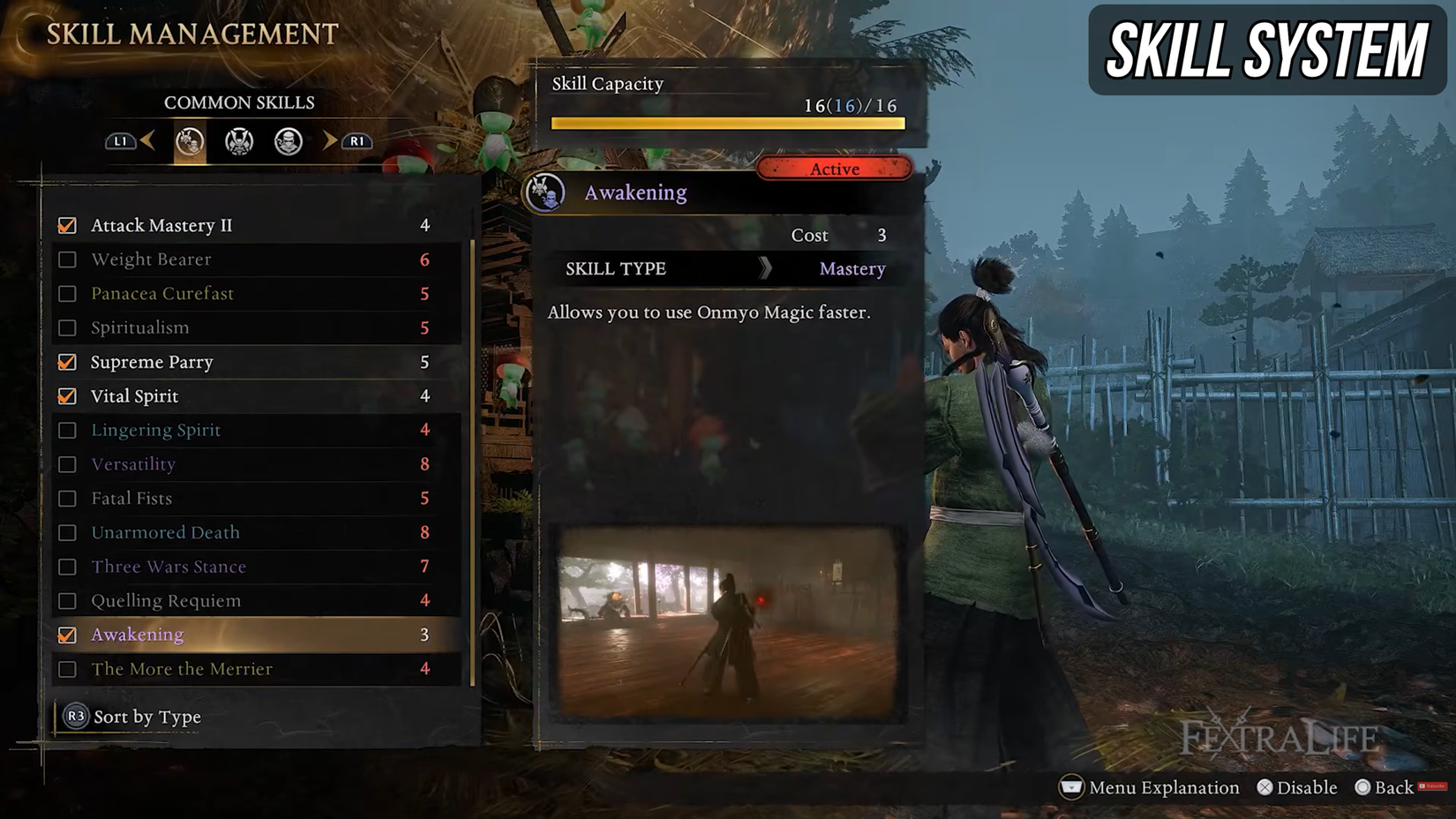The height and width of the screenshot is (819, 1456).
Task: Uncheck the Attack Mastery II skill
Action: pos(67,225)
